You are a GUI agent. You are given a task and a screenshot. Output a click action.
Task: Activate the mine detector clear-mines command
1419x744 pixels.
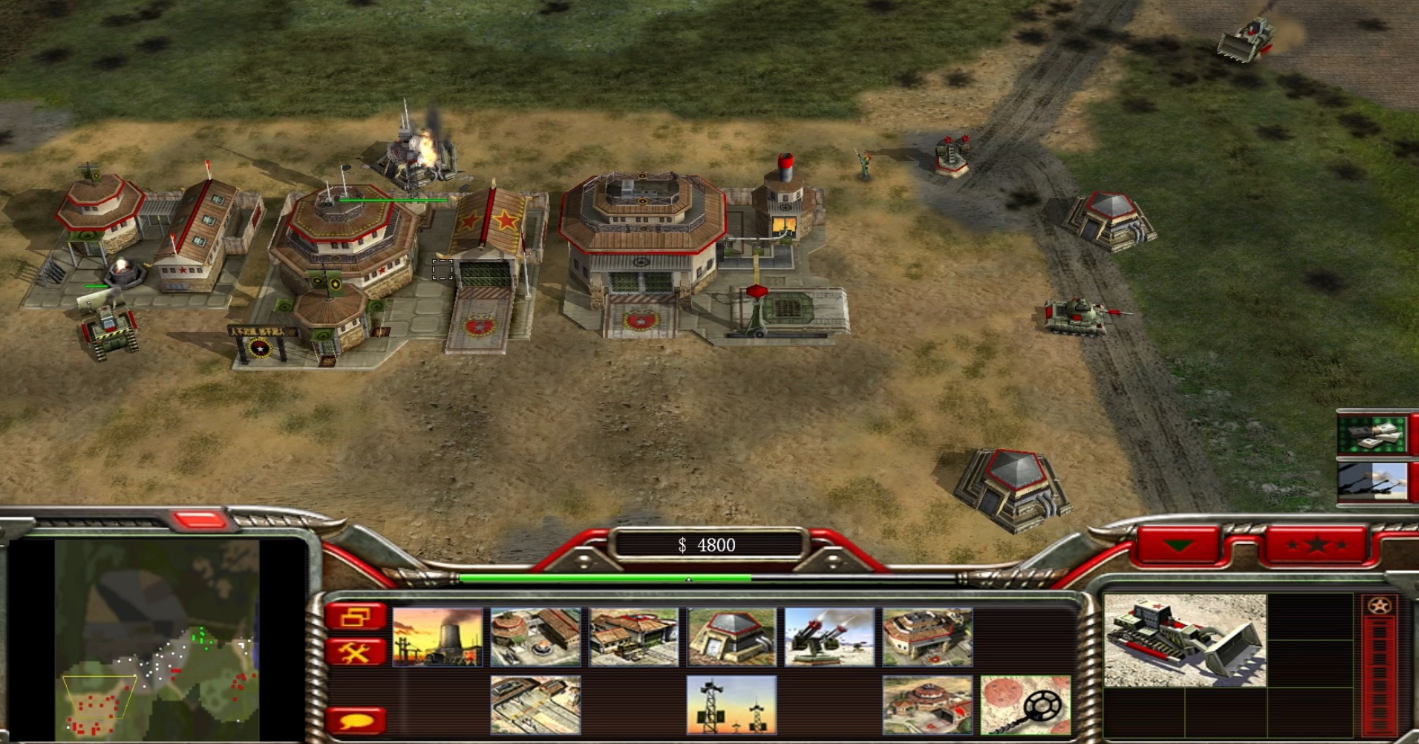click(1025, 705)
